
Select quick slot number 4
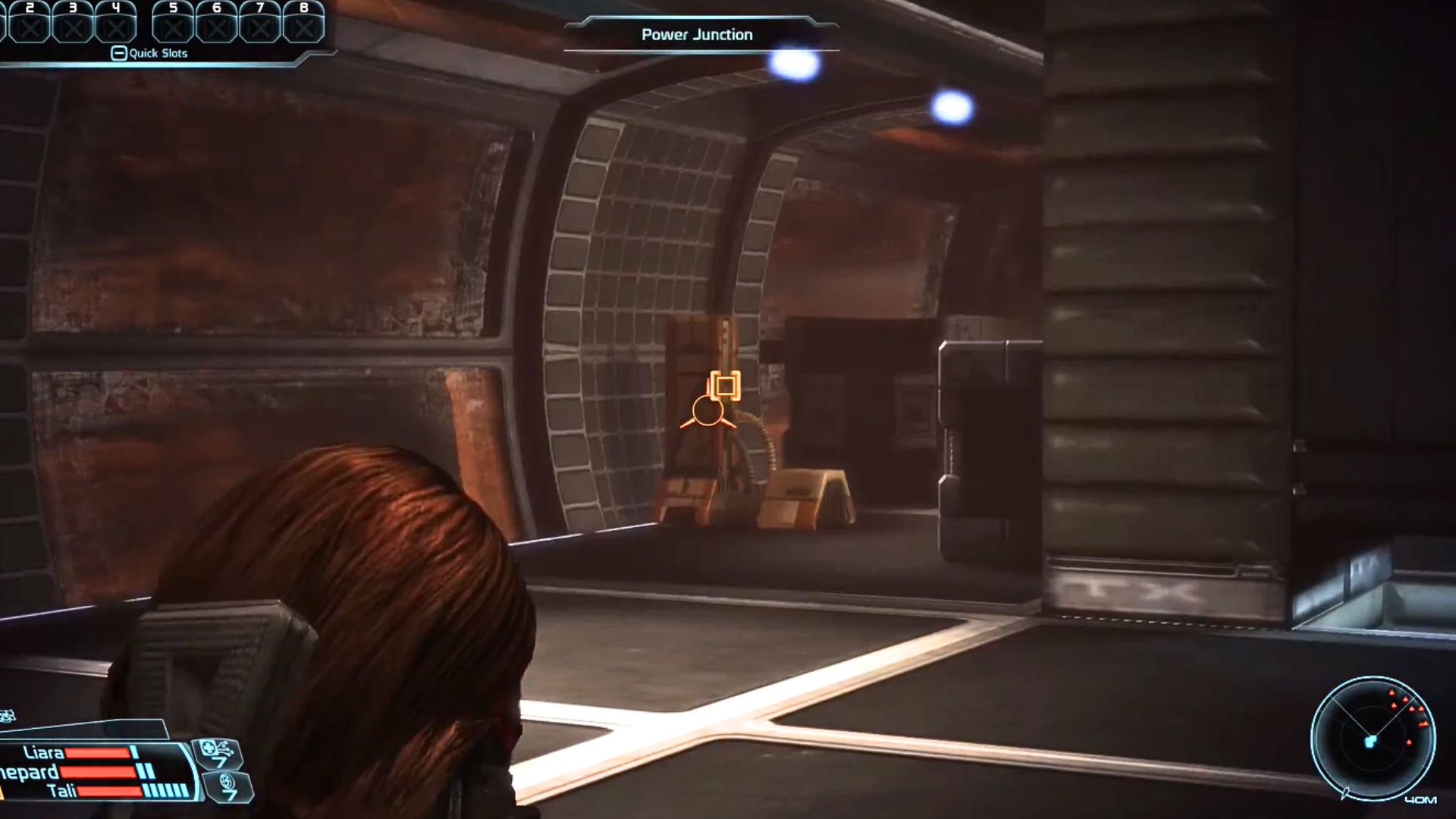coord(116,23)
